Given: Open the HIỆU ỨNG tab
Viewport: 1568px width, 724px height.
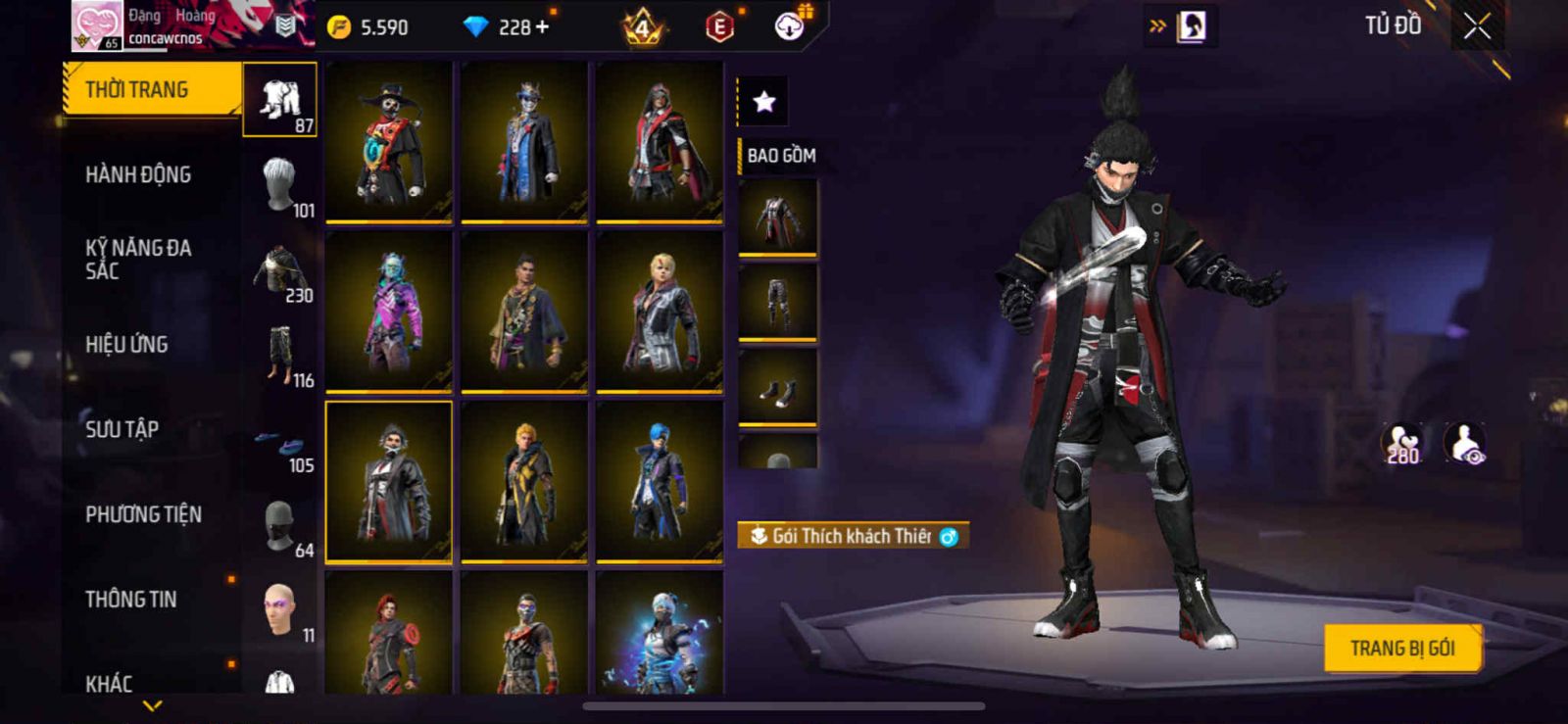Looking at the screenshot, I should pyautogui.click(x=126, y=345).
